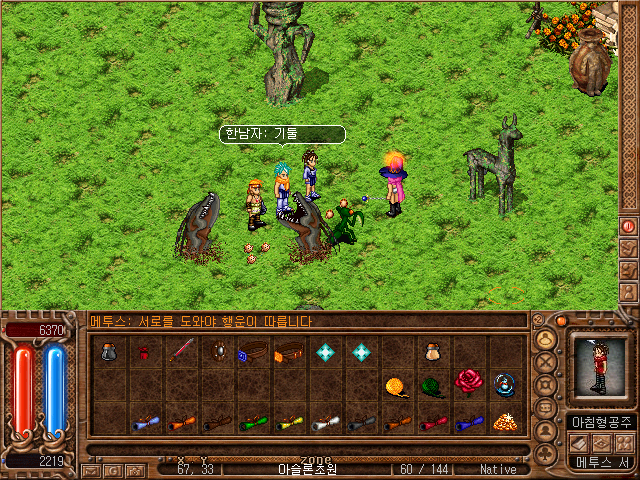This screenshot has height=480, width=640.
Task: Pick the green yarn ball item
Action: [432, 386]
